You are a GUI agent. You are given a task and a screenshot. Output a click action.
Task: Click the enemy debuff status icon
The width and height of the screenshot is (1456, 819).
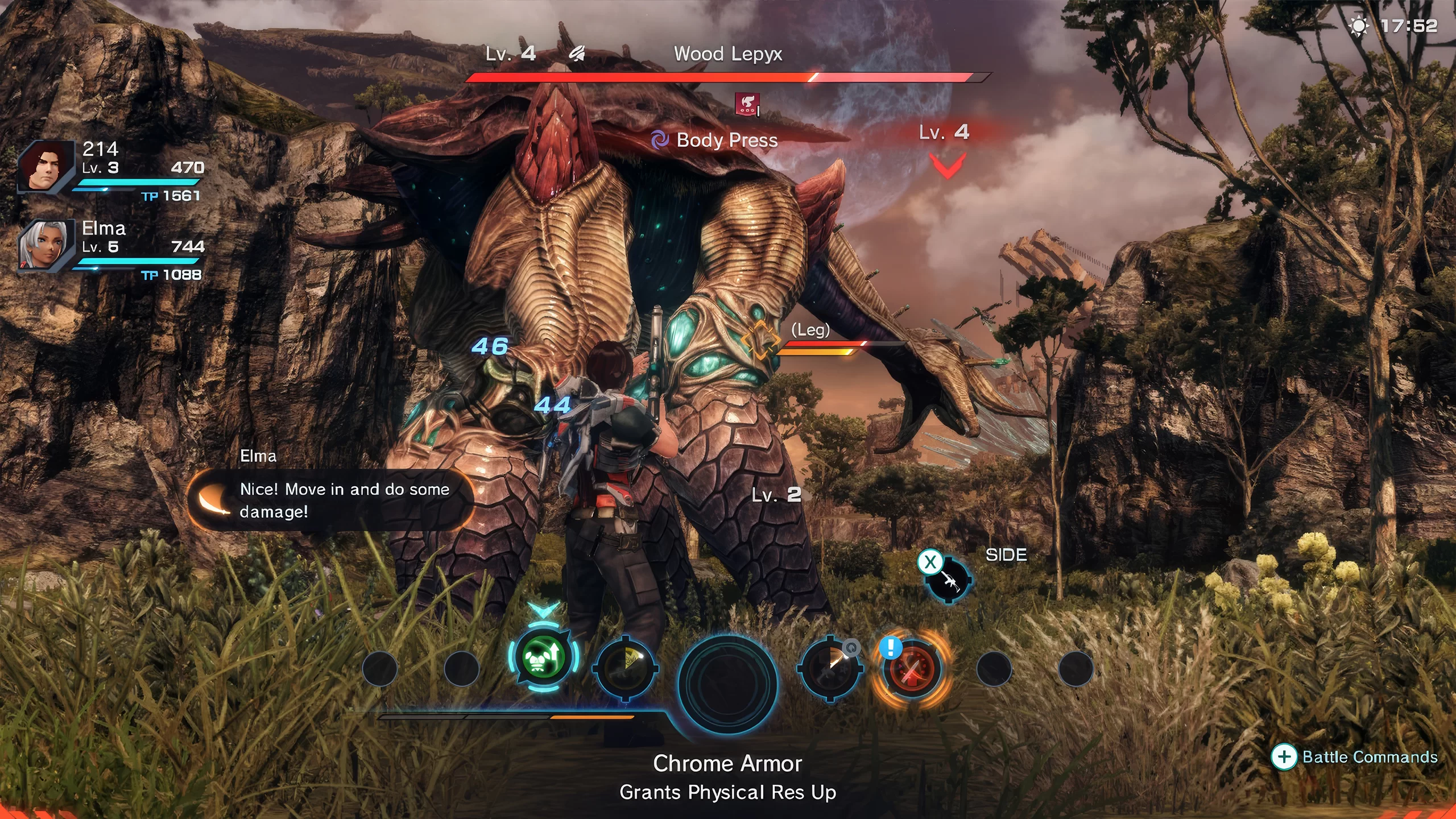pyautogui.click(x=747, y=104)
